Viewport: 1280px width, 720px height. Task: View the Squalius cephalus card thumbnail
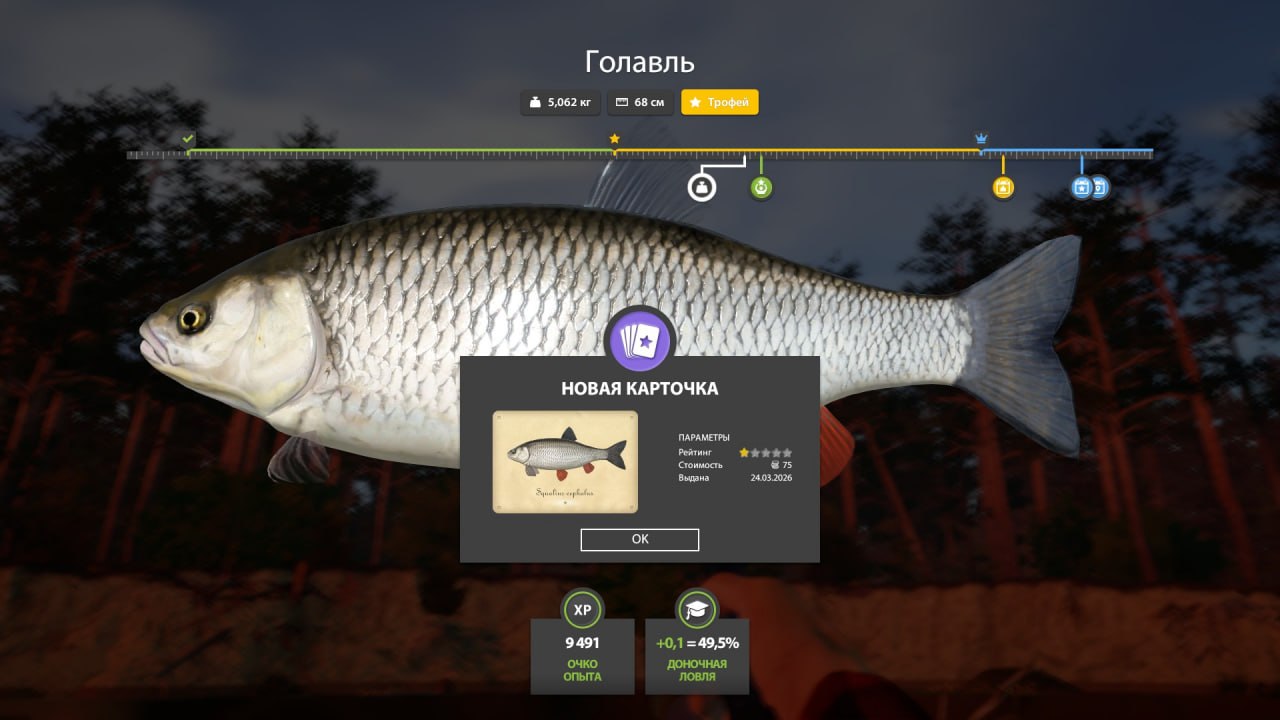click(565, 462)
